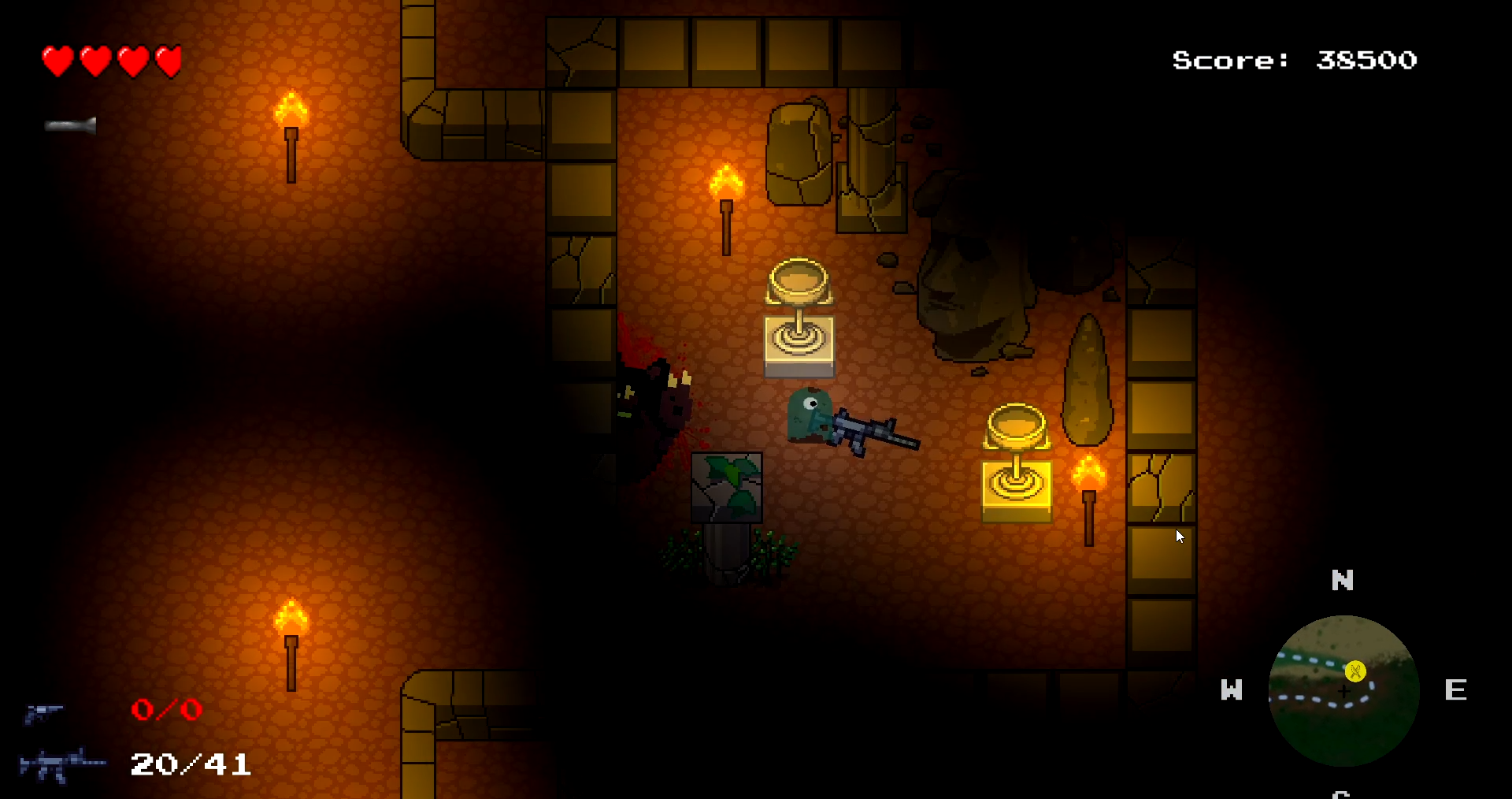Click the Score: 38500 text
The width and height of the screenshot is (1512, 799).
point(1295,60)
